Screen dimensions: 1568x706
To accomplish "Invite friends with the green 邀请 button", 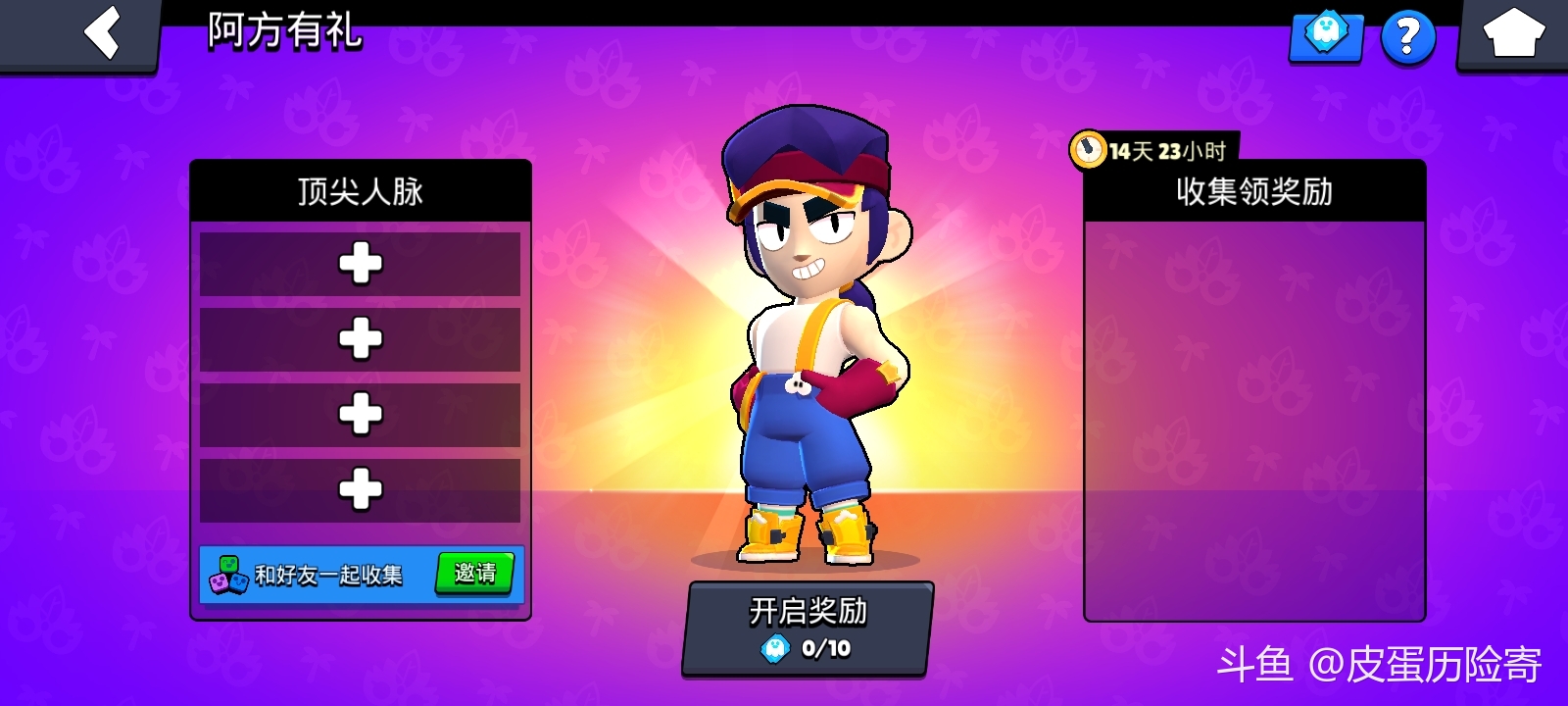I will 475,574.
